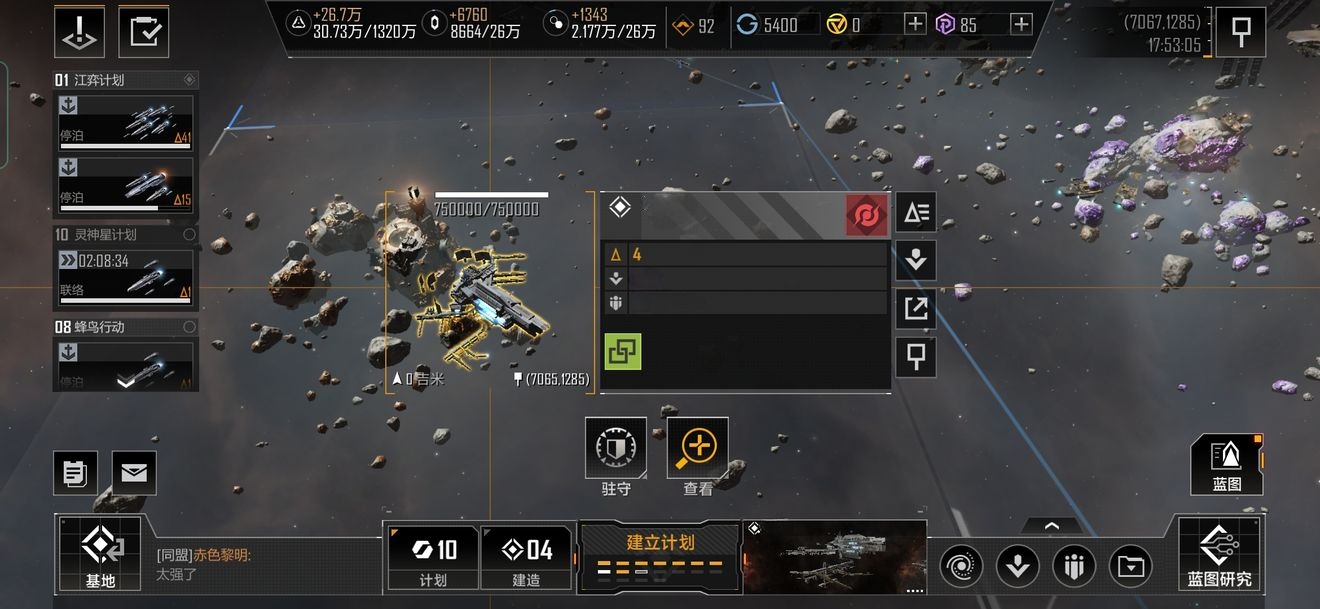Open the 蓝图 blueprint button
1320x609 pixels.
pos(1226,464)
